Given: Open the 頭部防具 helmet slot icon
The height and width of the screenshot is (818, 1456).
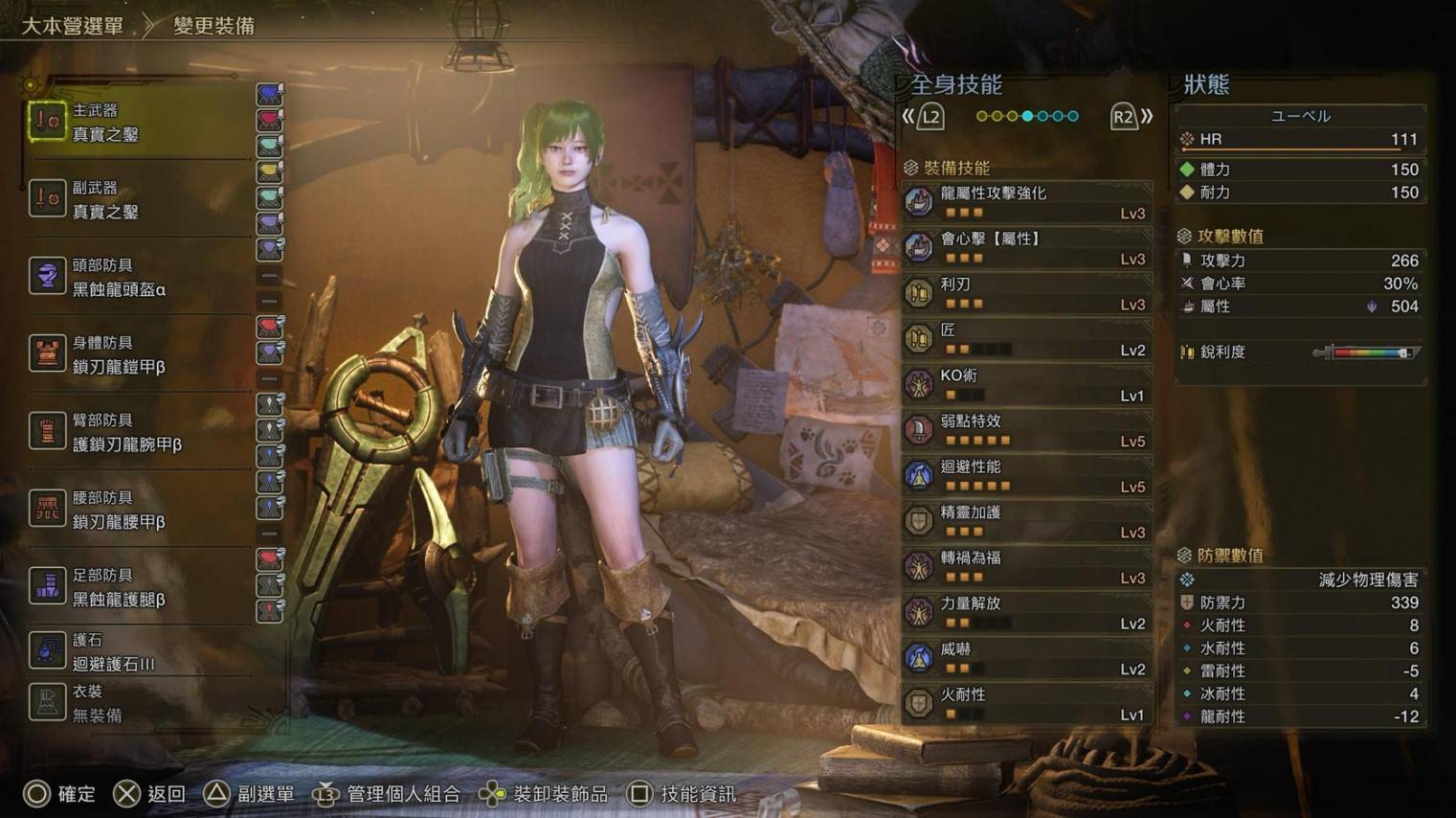Looking at the screenshot, I should (48, 276).
